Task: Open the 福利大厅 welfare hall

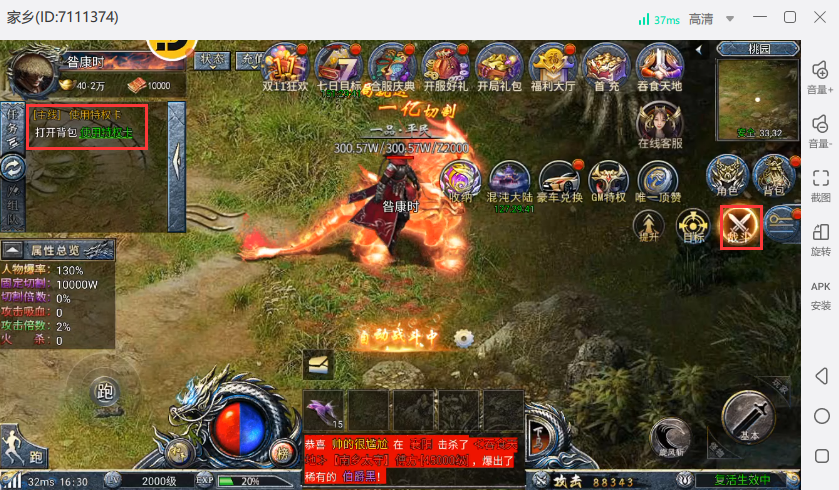Action: point(553,66)
